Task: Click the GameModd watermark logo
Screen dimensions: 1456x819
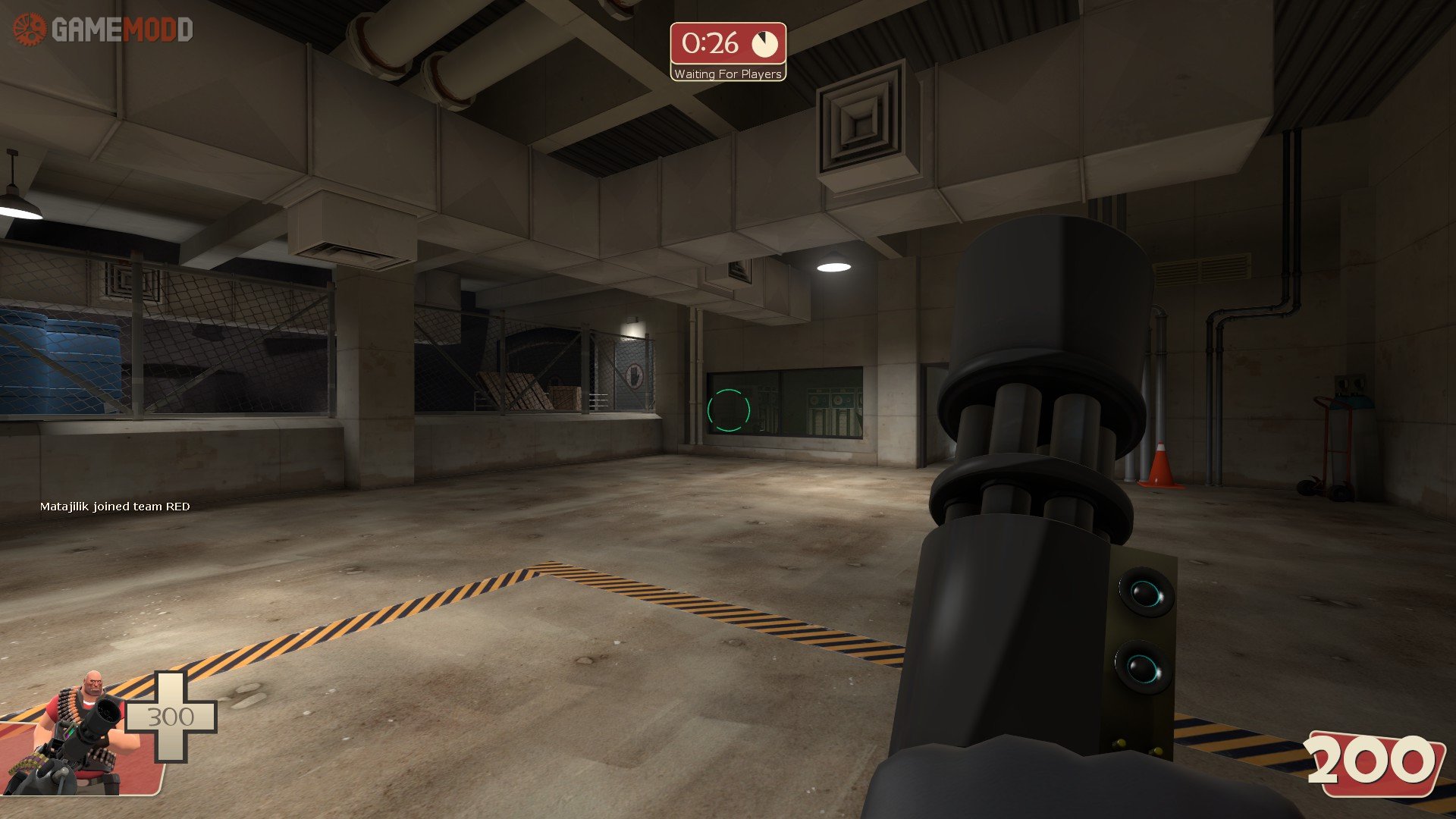Action: pyautogui.click(x=103, y=30)
